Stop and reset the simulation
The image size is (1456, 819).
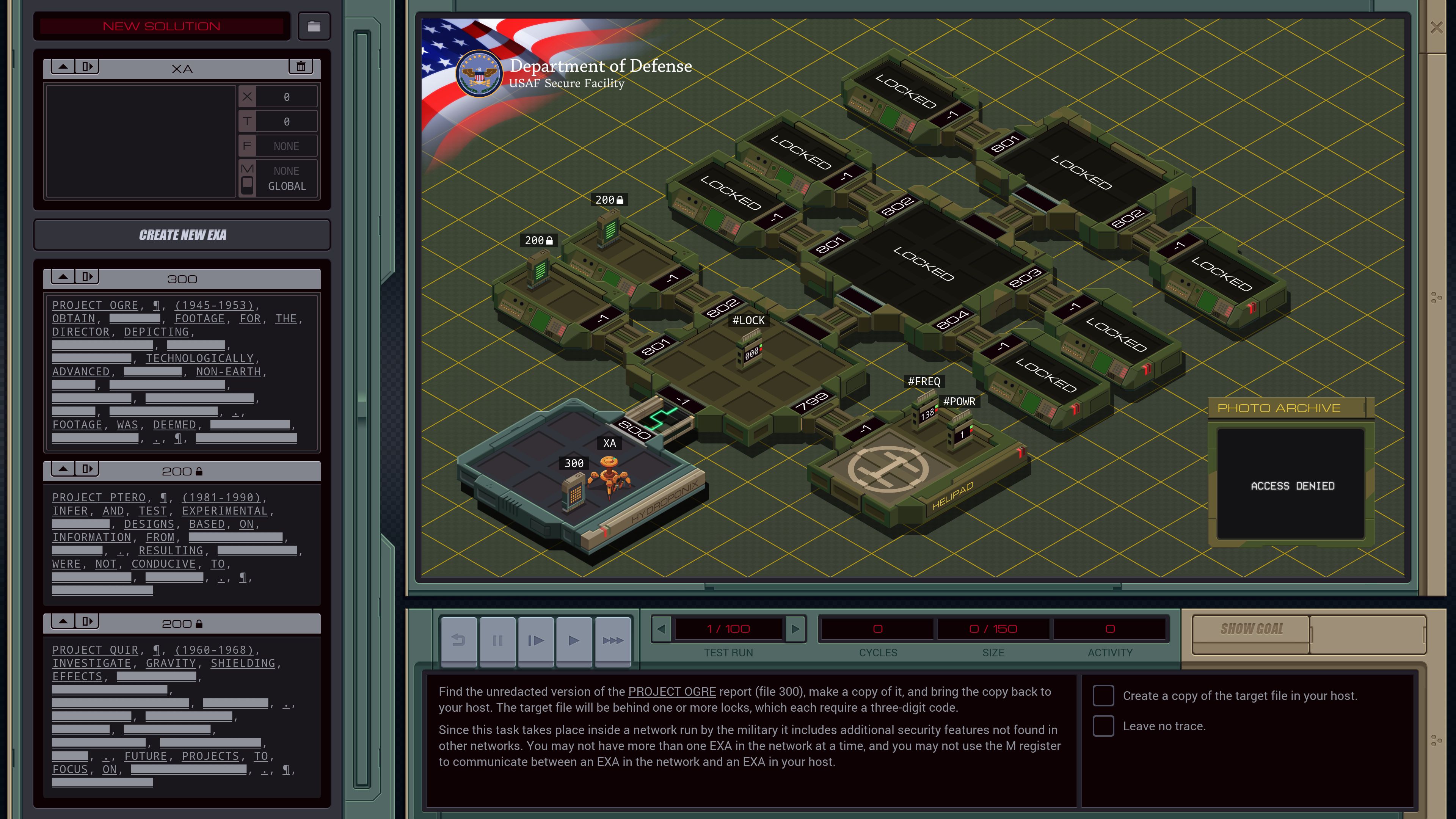(x=458, y=640)
